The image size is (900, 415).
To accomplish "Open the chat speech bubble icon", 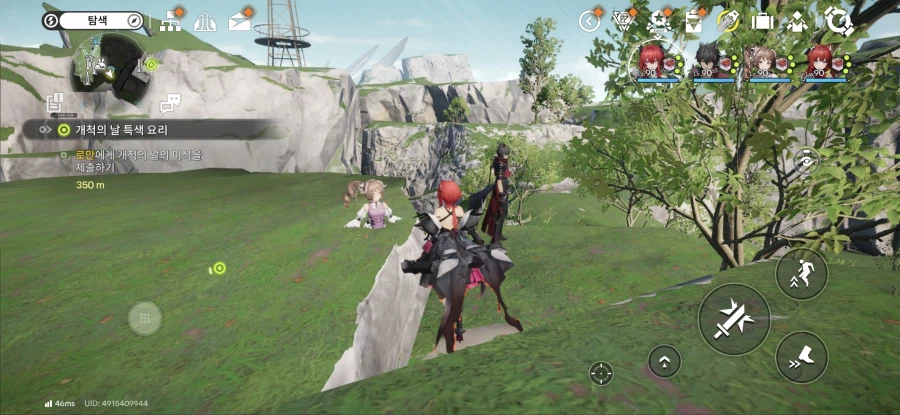I will pyautogui.click(x=169, y=102).
